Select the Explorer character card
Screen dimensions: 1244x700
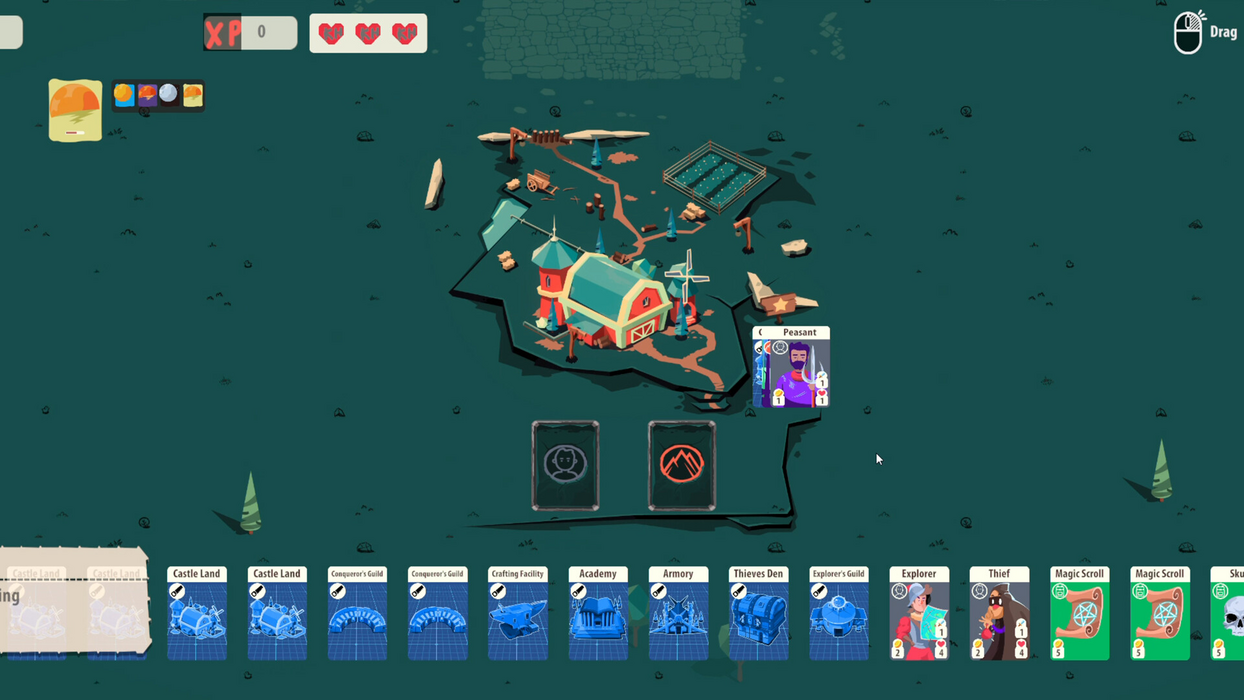pyautogui.click(x=919, y=613)
